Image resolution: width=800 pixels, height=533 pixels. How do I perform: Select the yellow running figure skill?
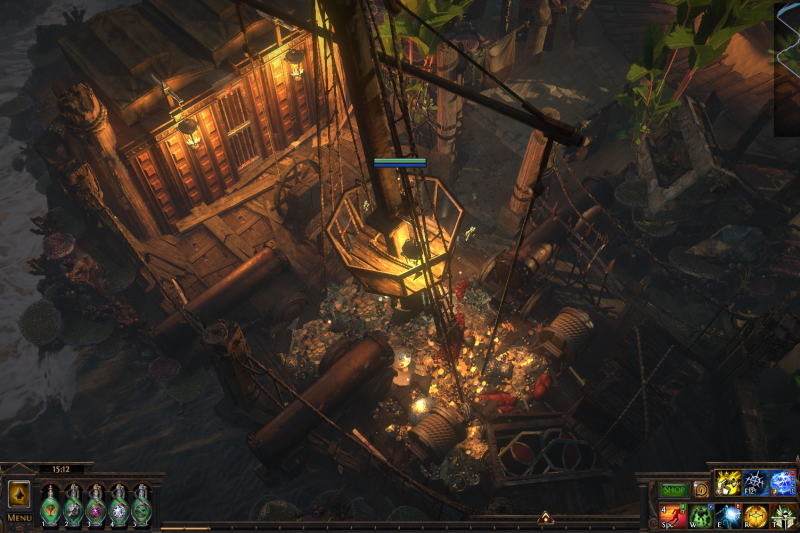[727, 483]
